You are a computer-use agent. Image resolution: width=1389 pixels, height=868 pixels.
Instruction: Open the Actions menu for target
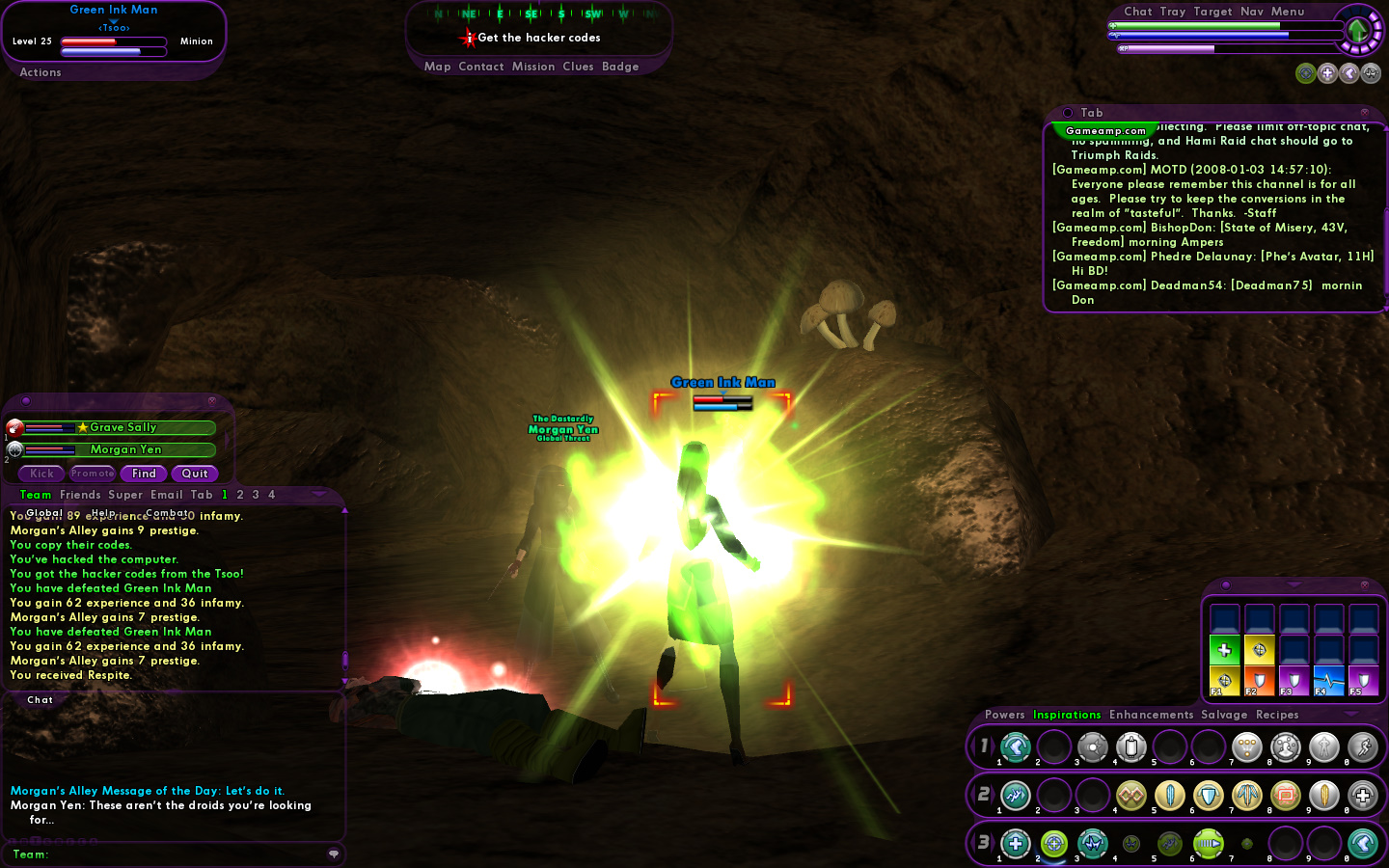click(x=41, y=72)
